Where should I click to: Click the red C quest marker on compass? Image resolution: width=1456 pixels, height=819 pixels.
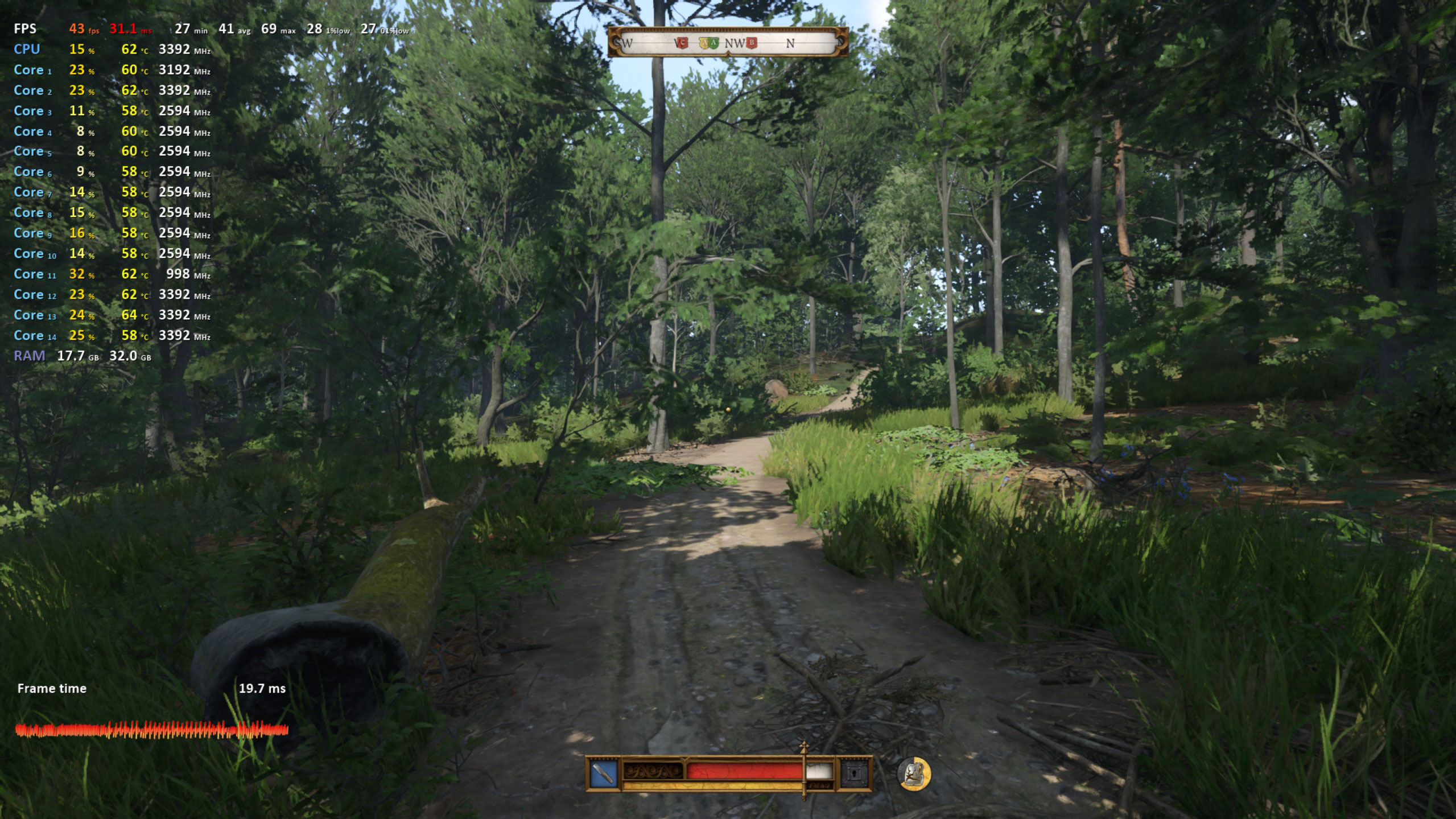[682, 43]
